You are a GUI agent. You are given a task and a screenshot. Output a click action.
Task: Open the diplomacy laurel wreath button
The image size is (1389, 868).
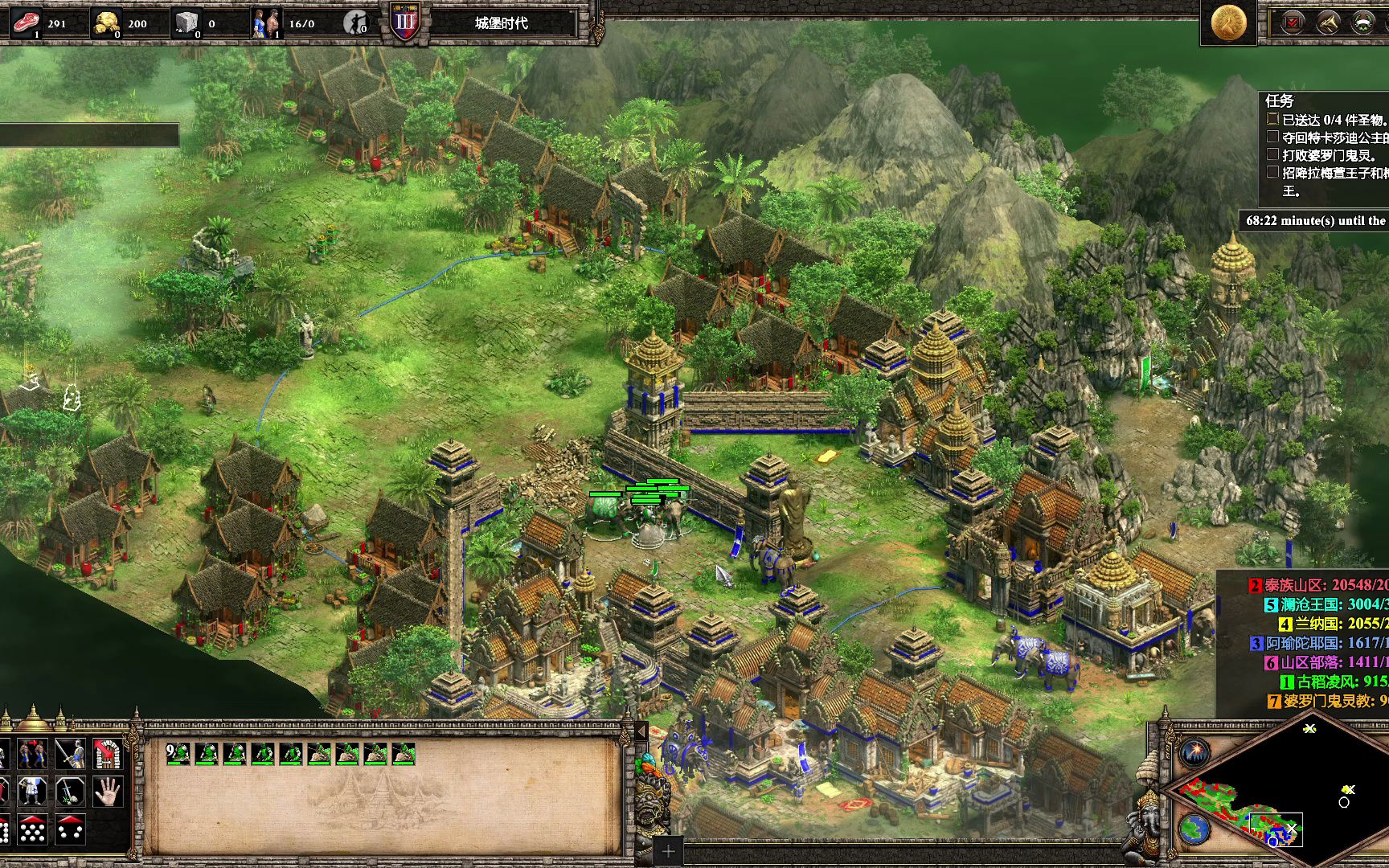pos(1362,22)
